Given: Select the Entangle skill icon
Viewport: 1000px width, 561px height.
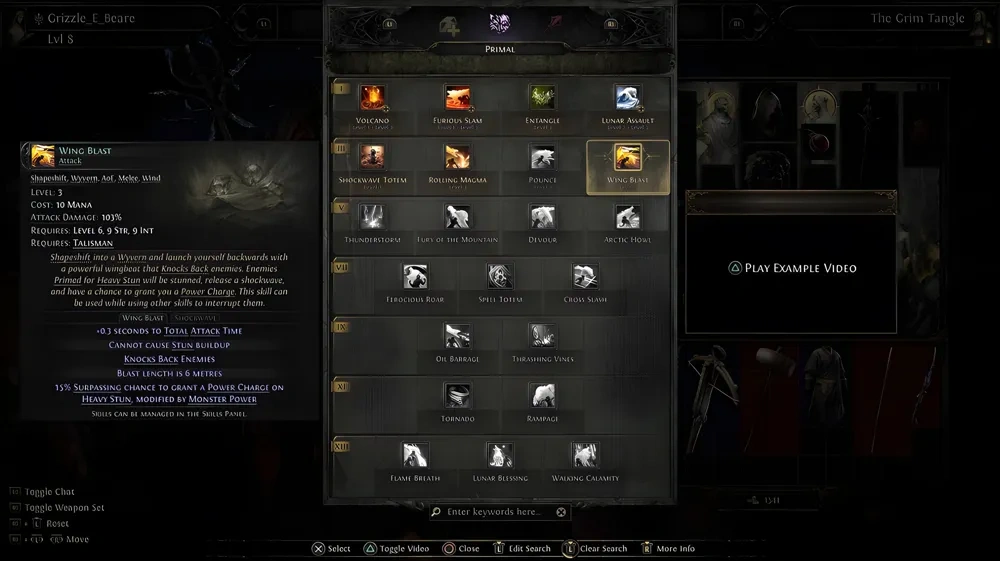Looking at the screenshot, I should tap(543, 99).
